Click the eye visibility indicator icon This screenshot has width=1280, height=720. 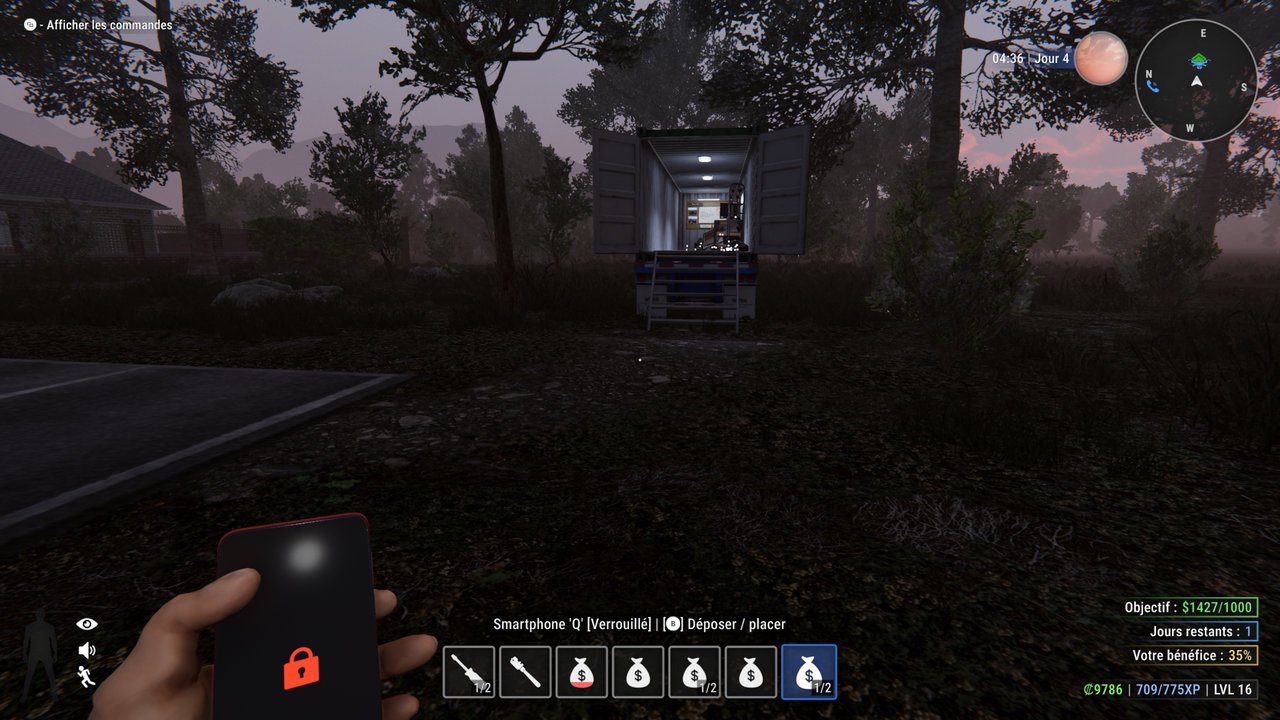[87, 624]
